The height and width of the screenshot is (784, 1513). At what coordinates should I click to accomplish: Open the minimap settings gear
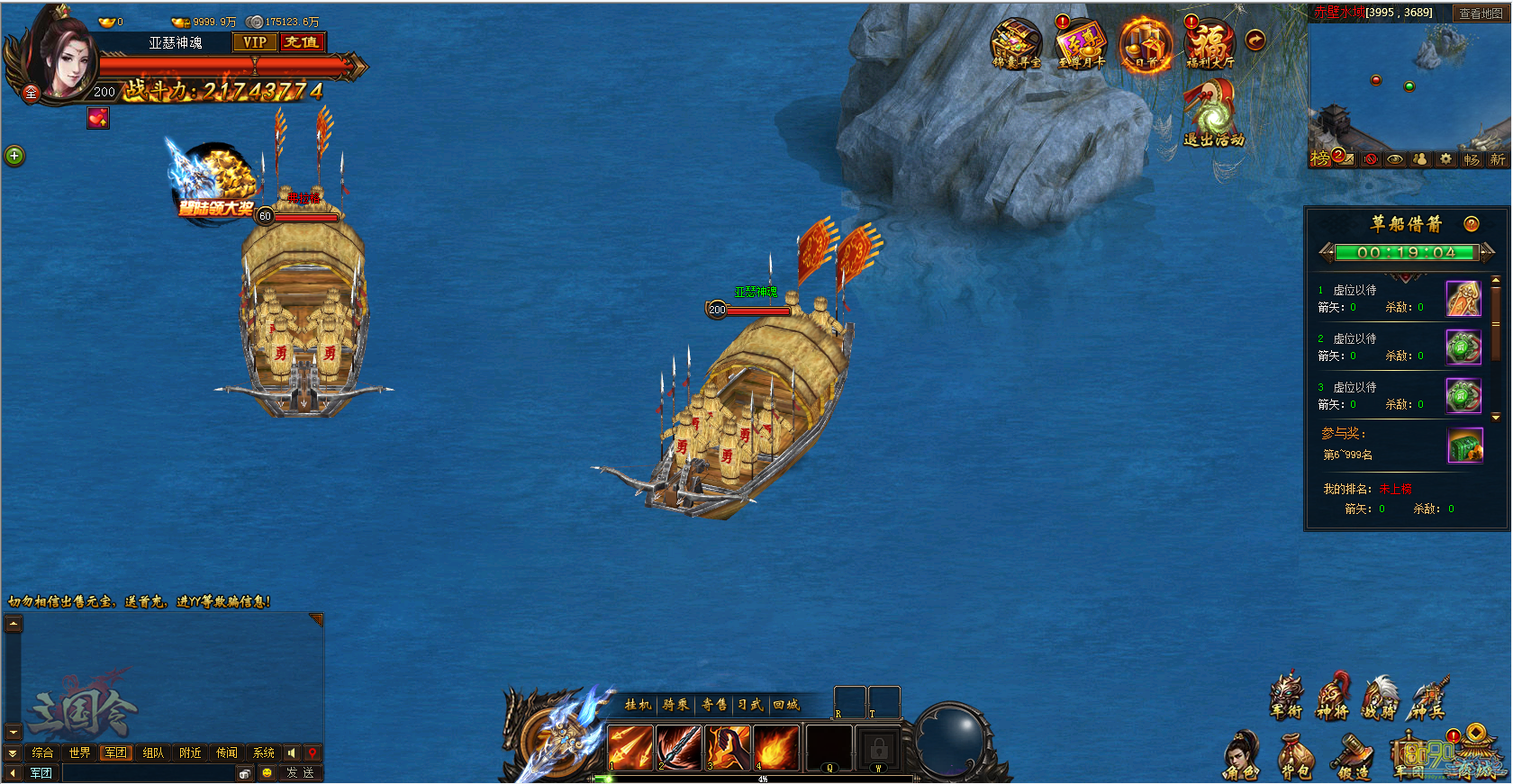[x=1445, y=158]
